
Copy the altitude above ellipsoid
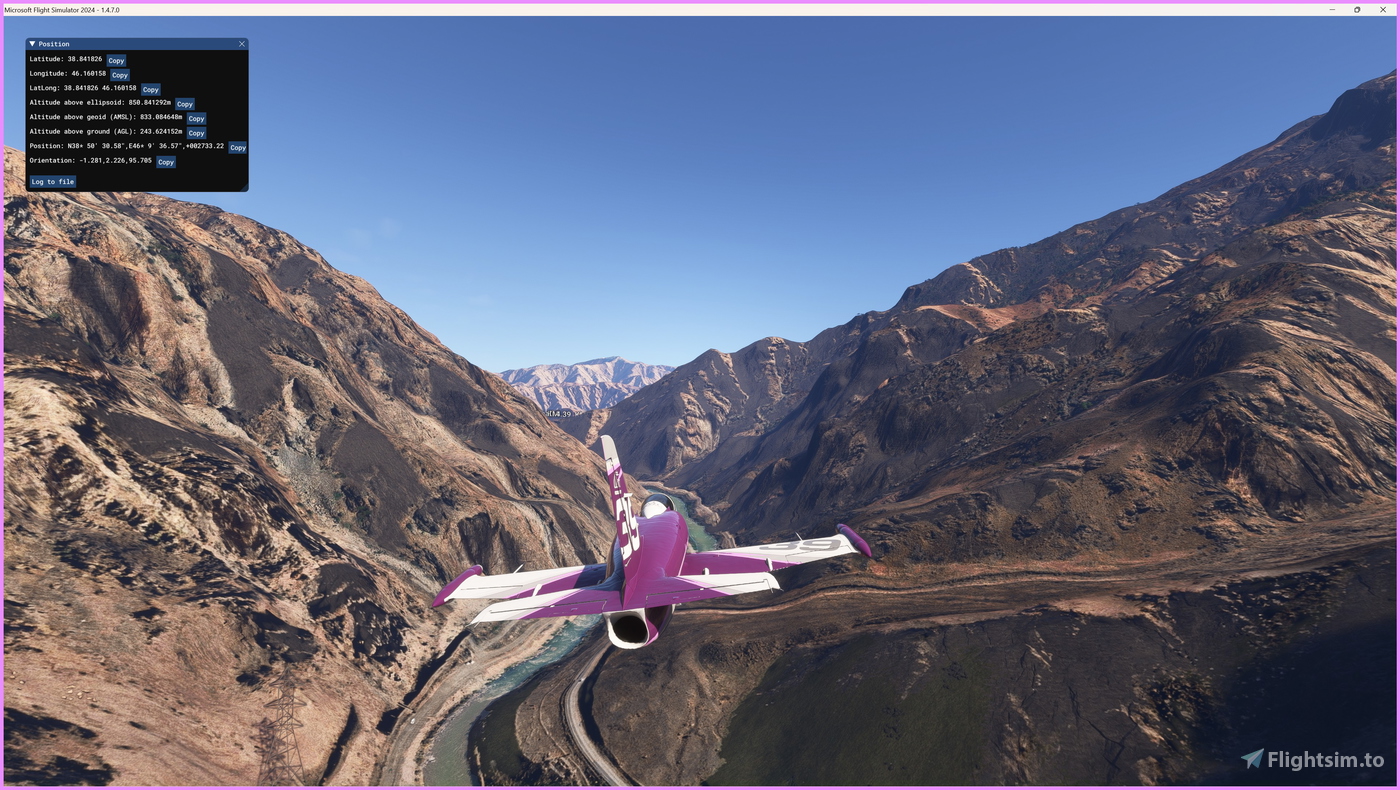click(x=185, y=104)
